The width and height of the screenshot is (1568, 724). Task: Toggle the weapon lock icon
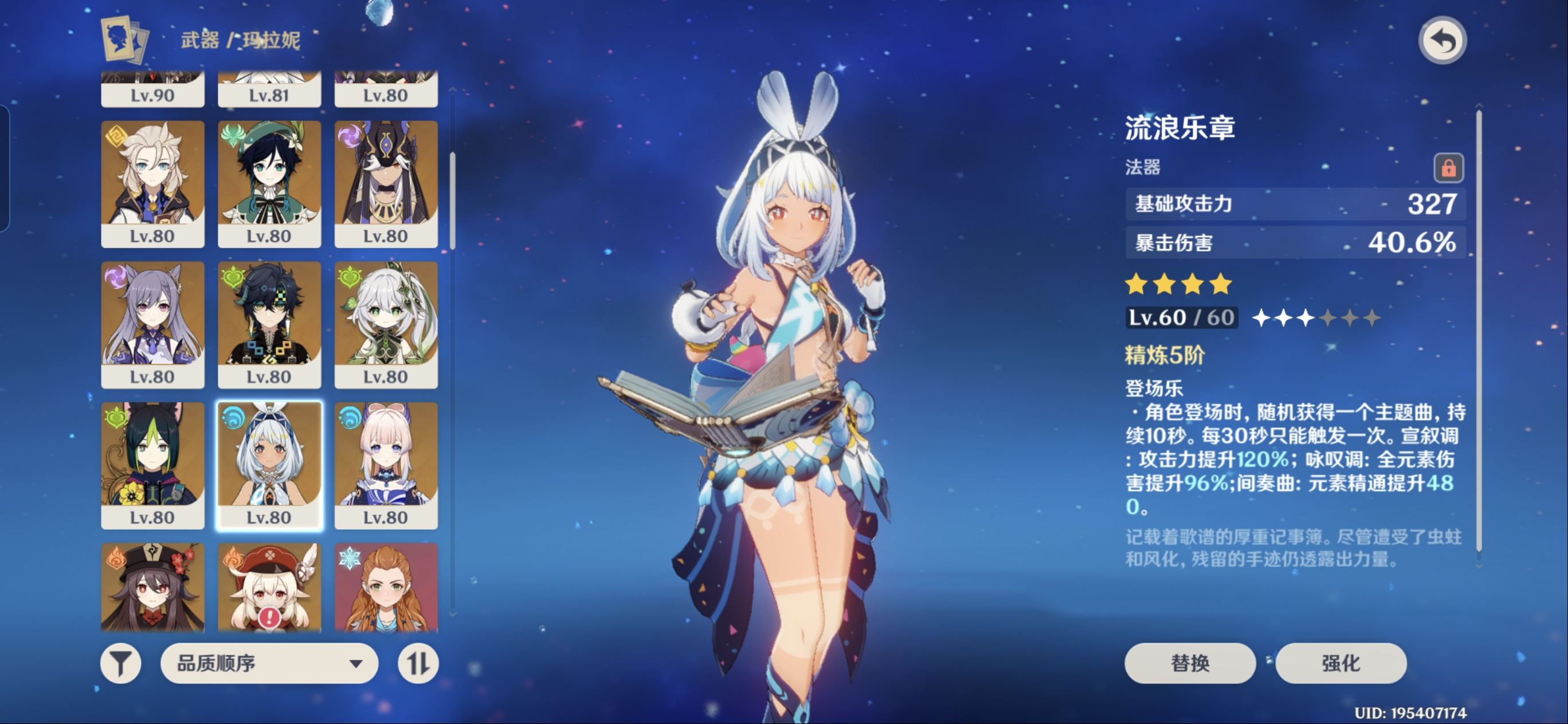pos(1448,167)
